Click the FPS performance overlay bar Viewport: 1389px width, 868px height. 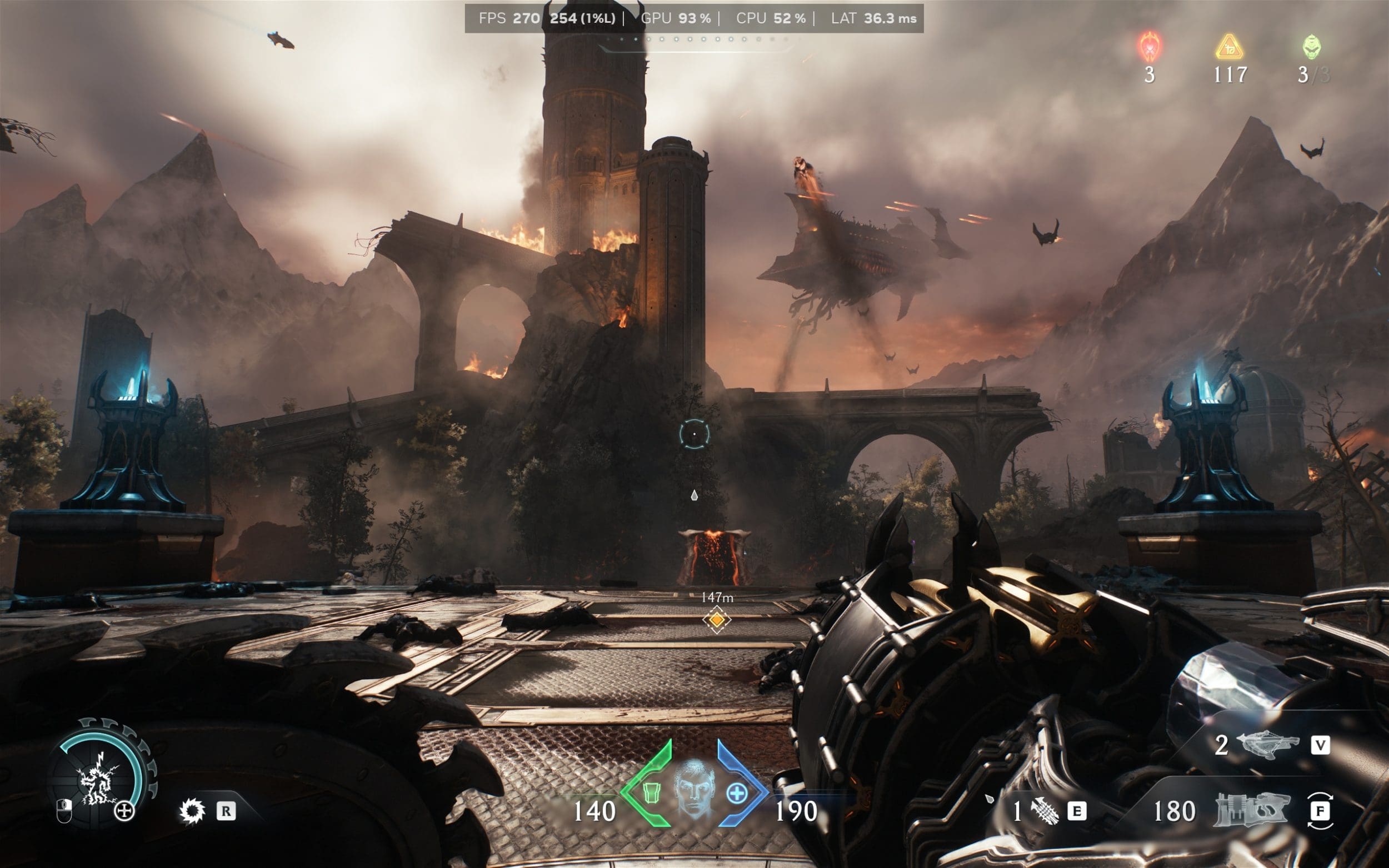[693, 18]
